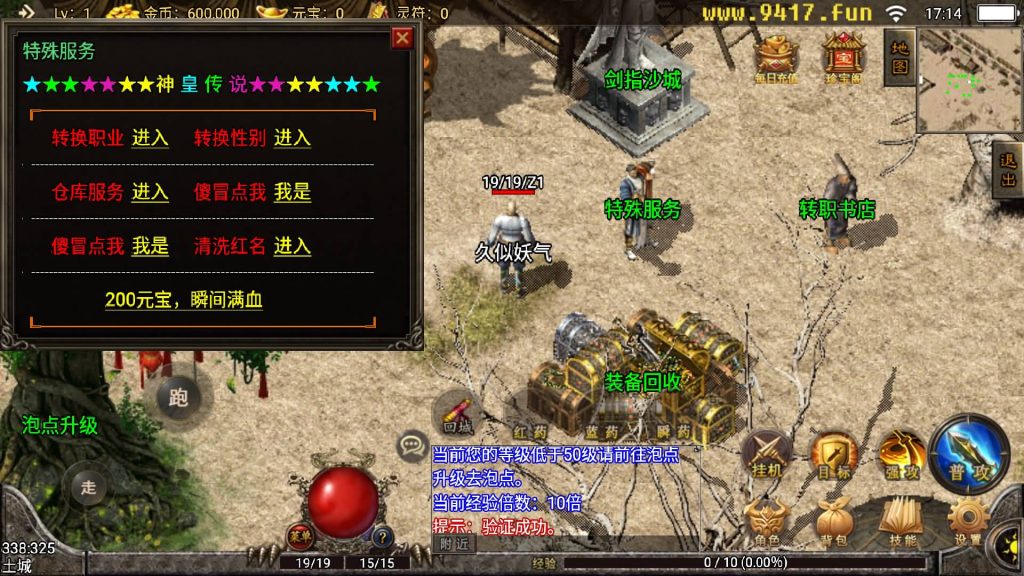Close the 特殊服务 dialog window
Viewport: 1024px width, 576px height.
pos(402,38)
